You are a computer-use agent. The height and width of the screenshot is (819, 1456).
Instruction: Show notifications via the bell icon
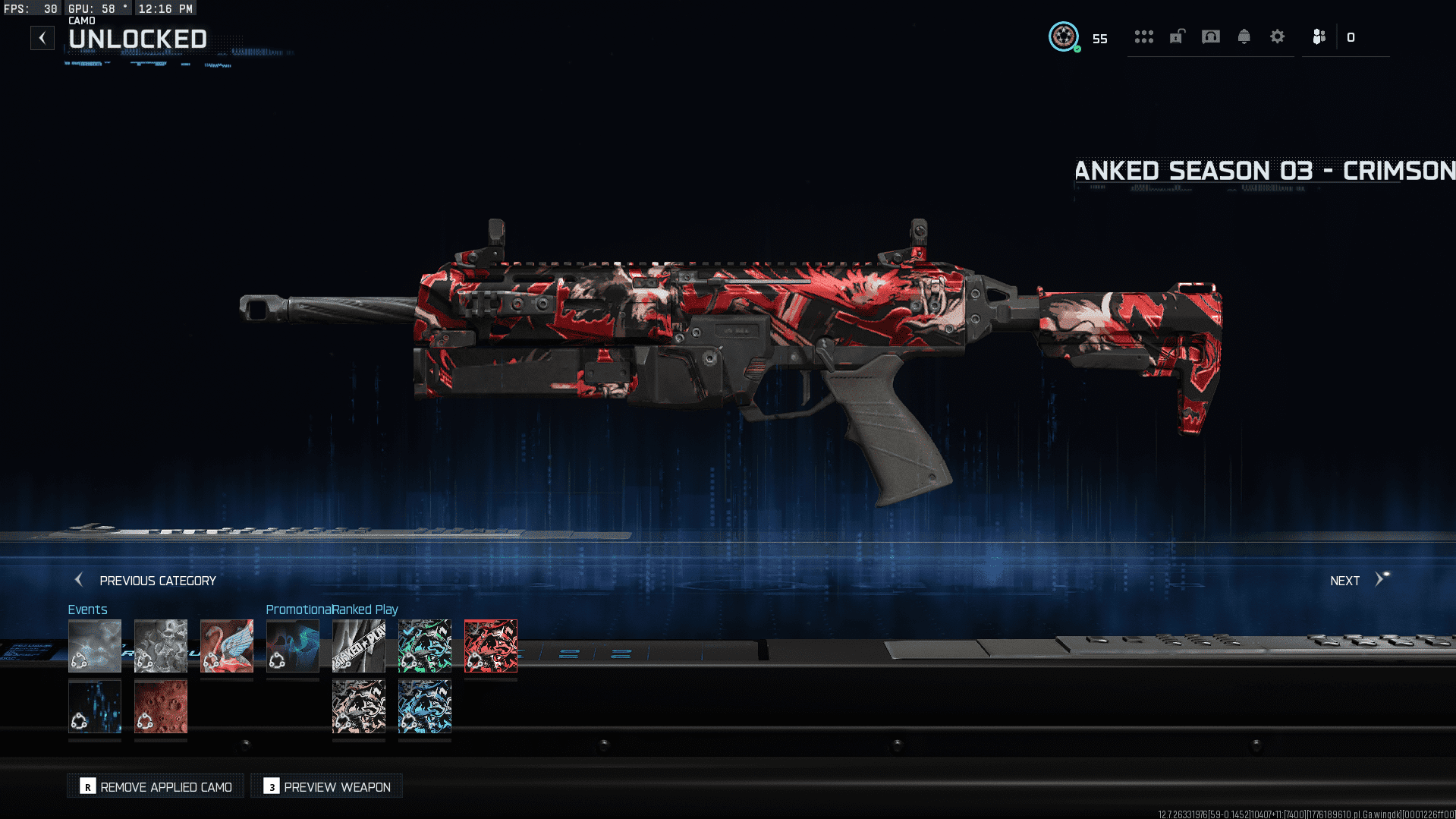(1244, 36)
